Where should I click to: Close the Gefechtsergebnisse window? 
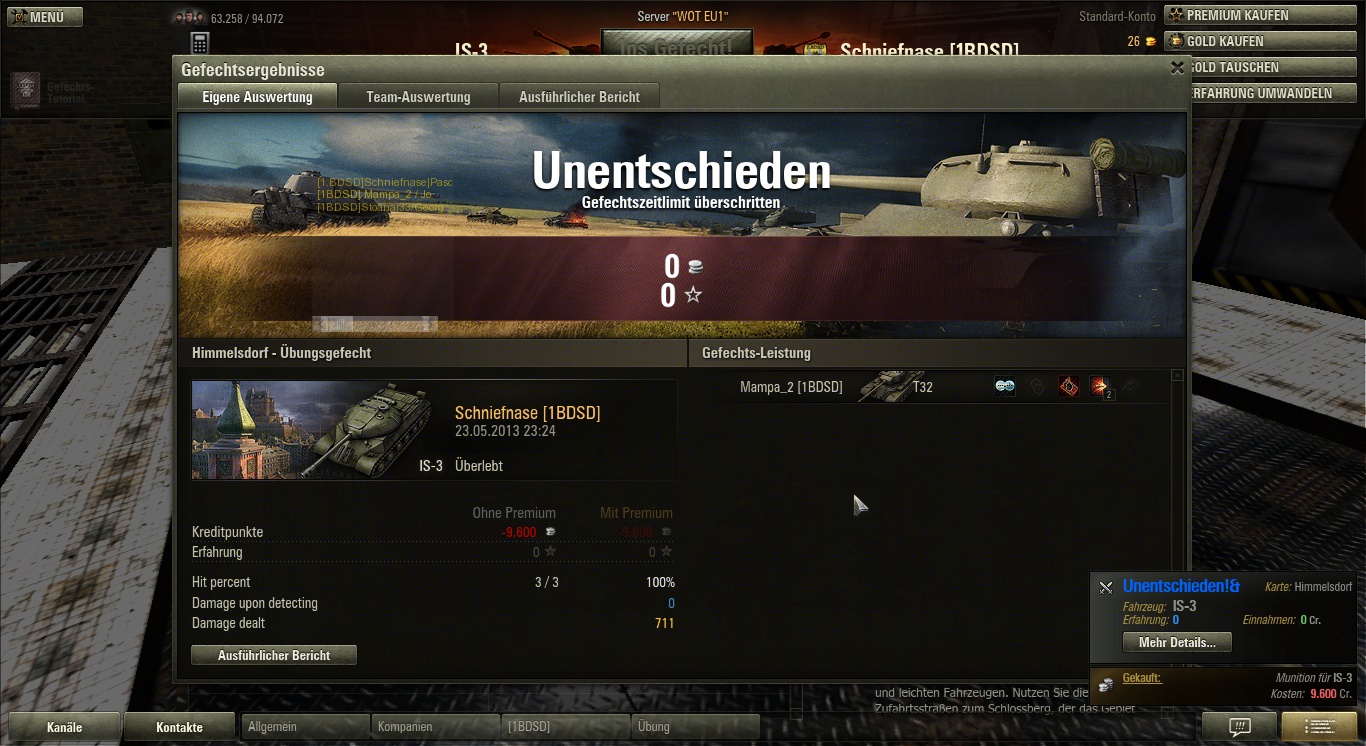(1177, 68)
